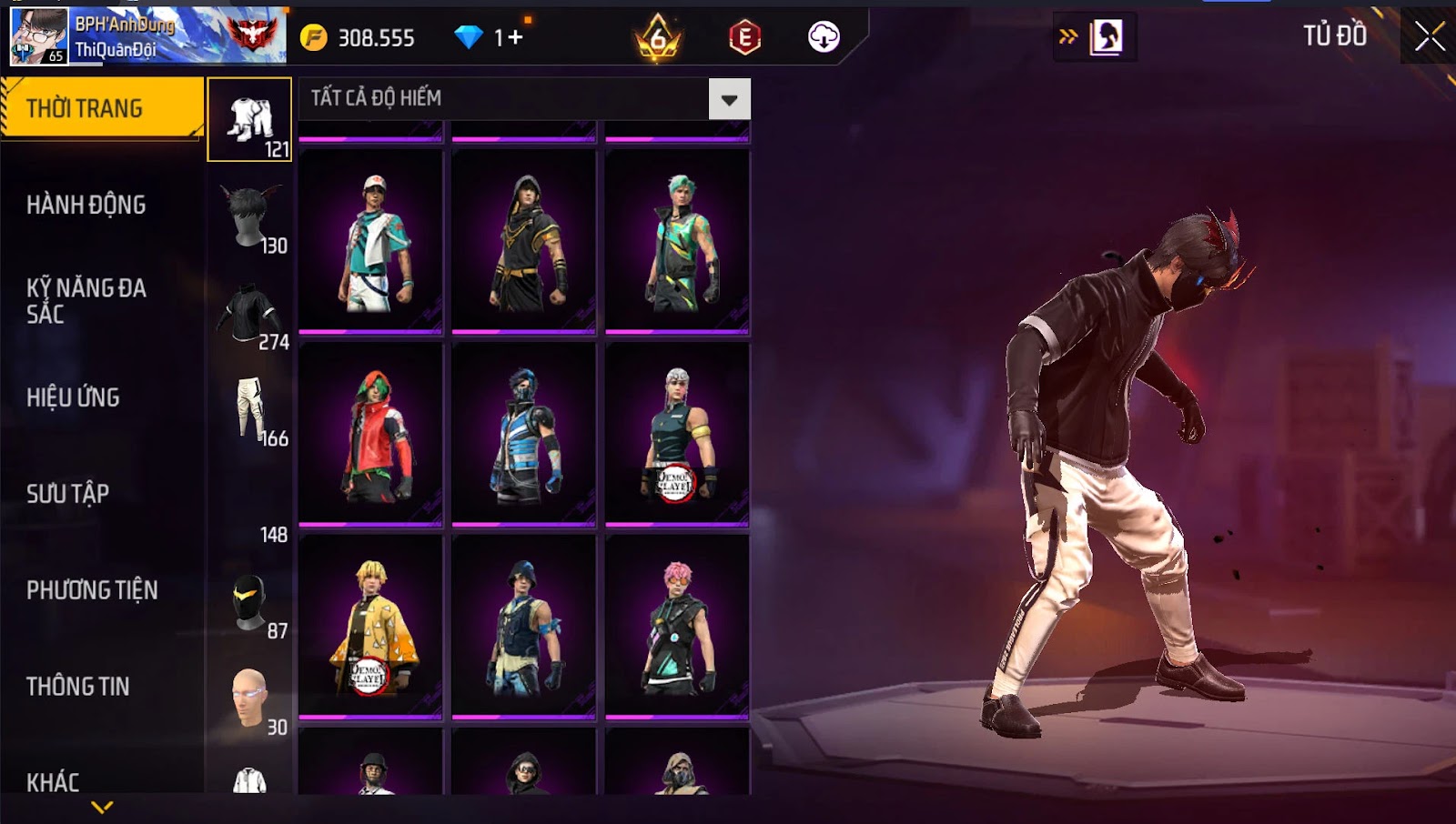The width and height of the screenshot is (1456, 824).
Task: Open the Sưu Tập tab
Action: point(67,494)
